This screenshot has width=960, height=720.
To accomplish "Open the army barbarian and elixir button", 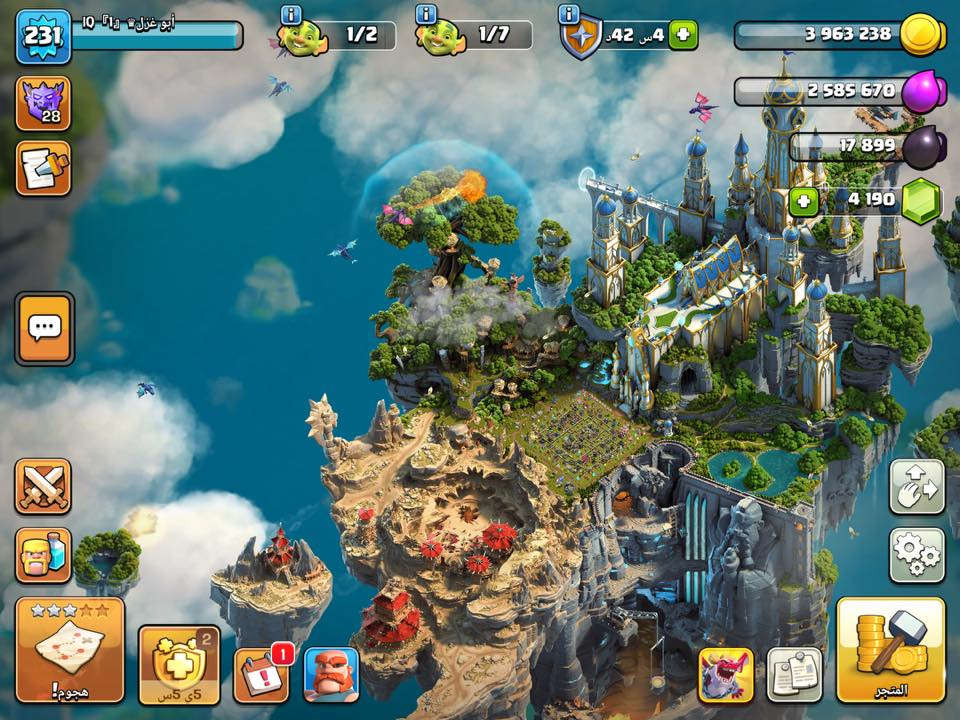I will coord(43,555).
